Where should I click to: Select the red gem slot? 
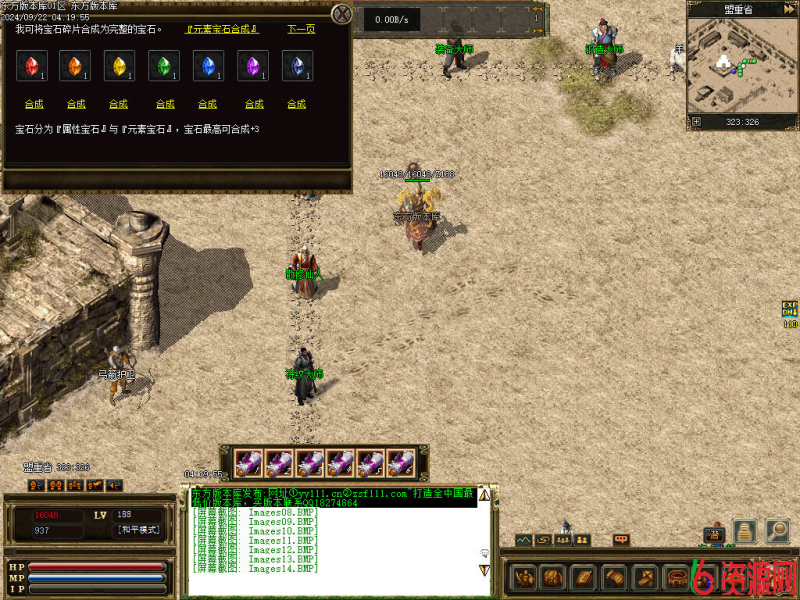(x=32, y=67)
